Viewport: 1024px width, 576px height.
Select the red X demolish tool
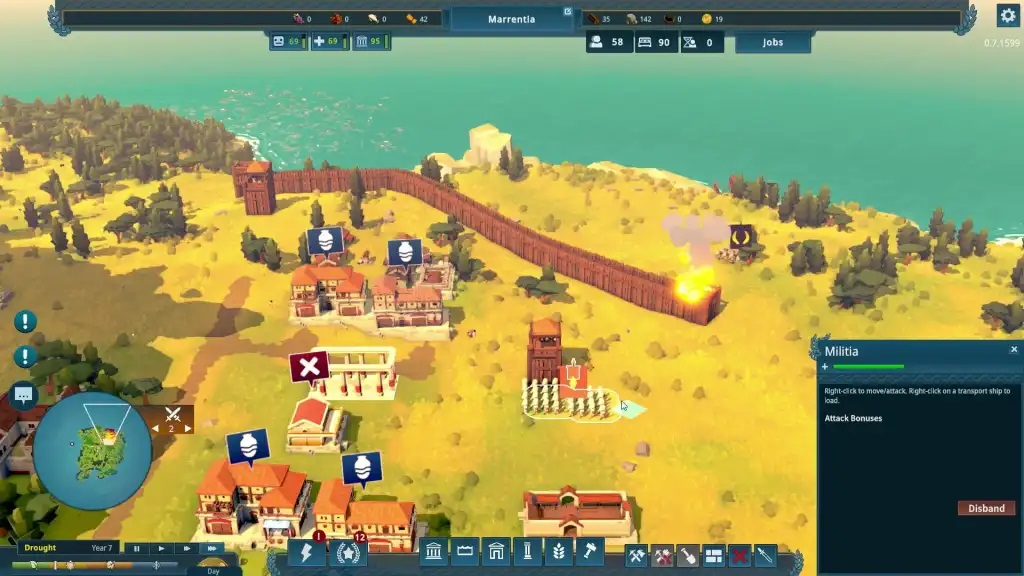(x=740, y=555)
